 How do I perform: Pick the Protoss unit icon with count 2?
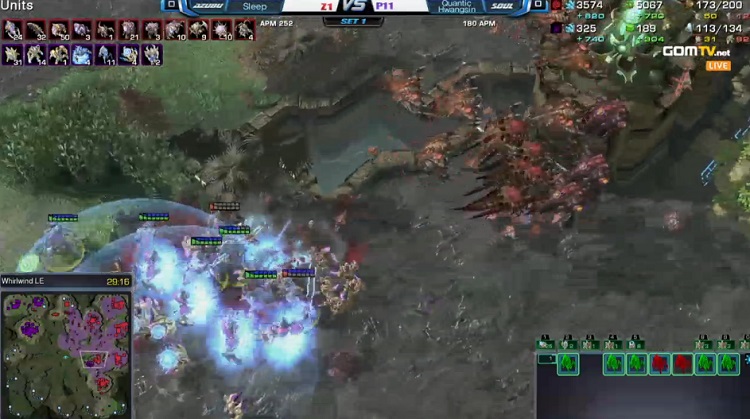click(x=151, y=55)
